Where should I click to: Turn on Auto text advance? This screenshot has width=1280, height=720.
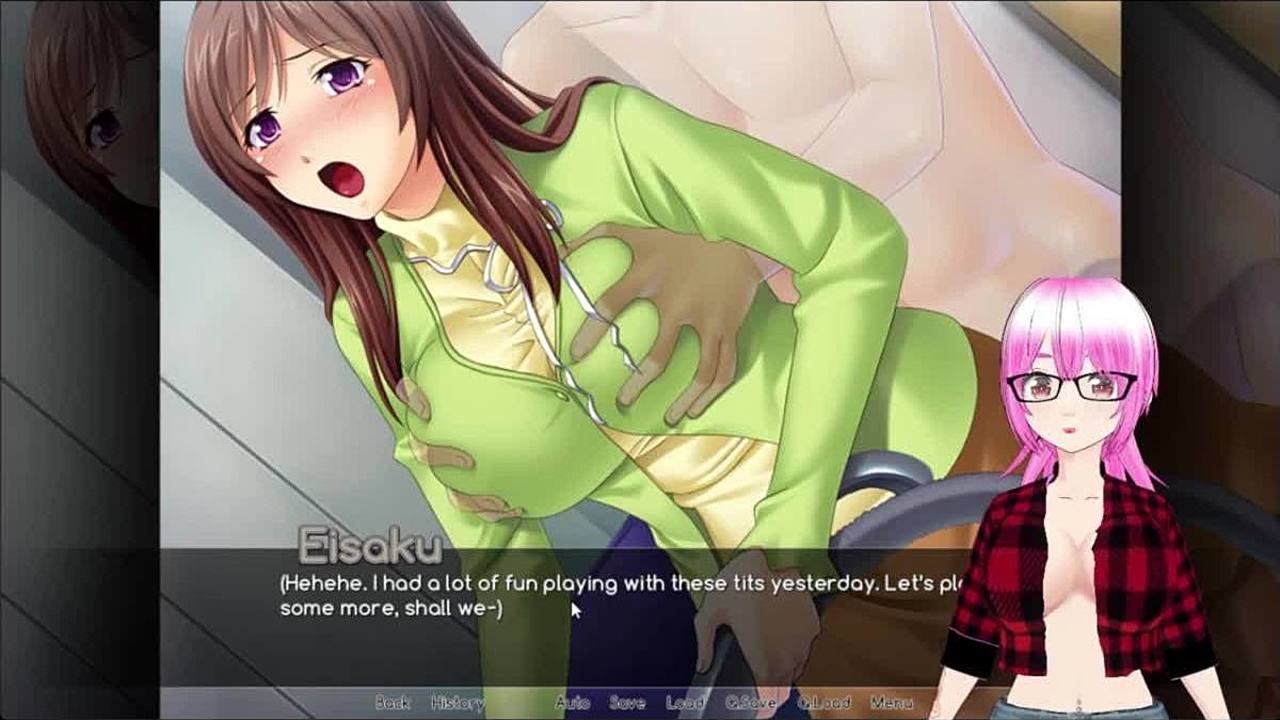[x=572, y=702]
